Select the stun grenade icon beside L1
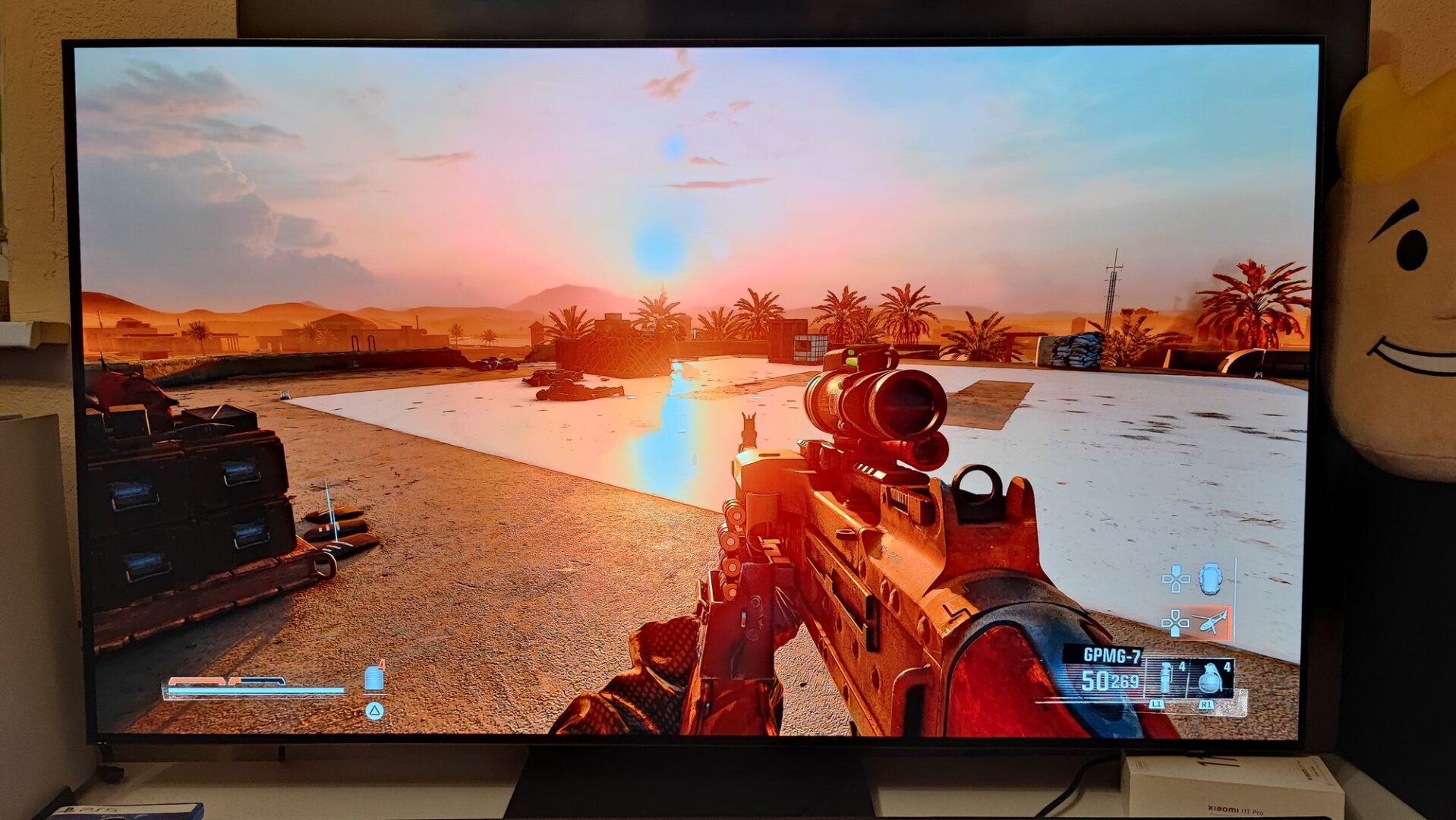 [1164, 678]
